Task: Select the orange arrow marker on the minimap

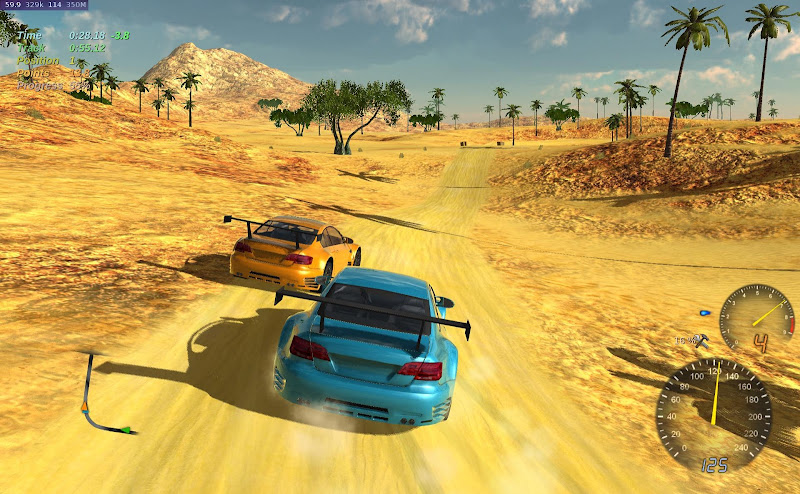Action: (86, 406)
